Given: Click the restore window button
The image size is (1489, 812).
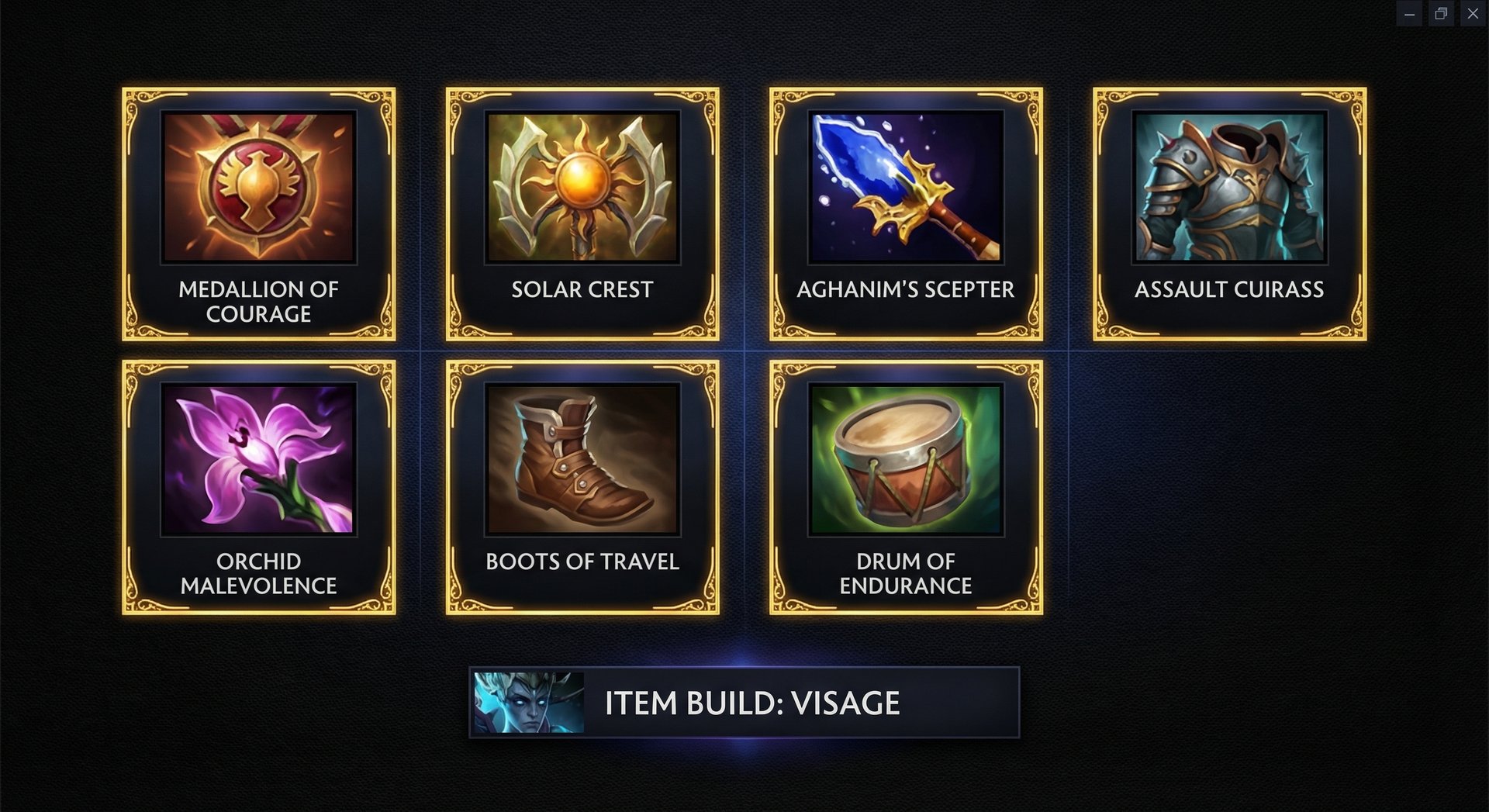Looking at the screenshot, I should click(1442, 13).
